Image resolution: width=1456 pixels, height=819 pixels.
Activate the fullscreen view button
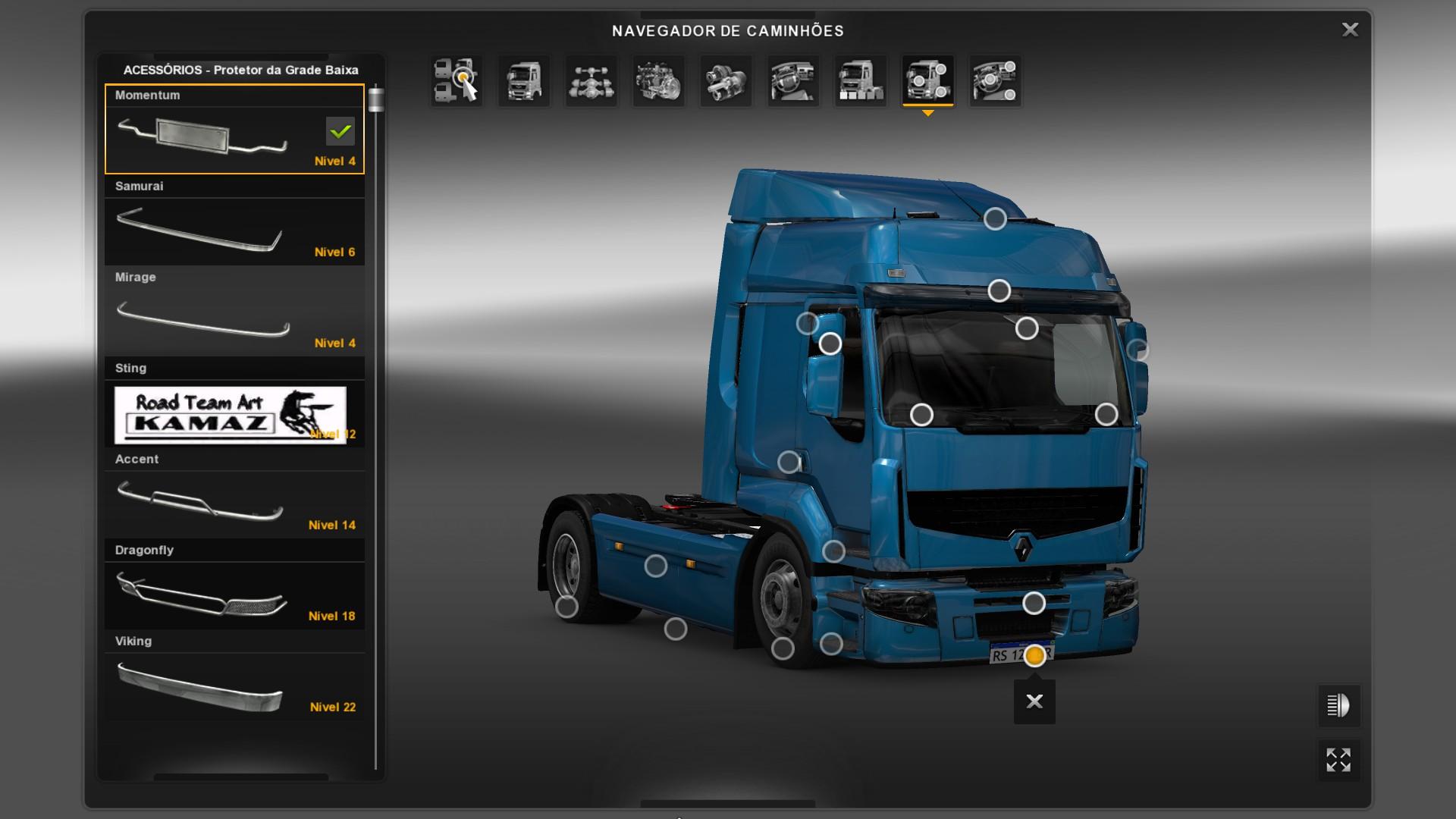click(x=1338, y=760)
